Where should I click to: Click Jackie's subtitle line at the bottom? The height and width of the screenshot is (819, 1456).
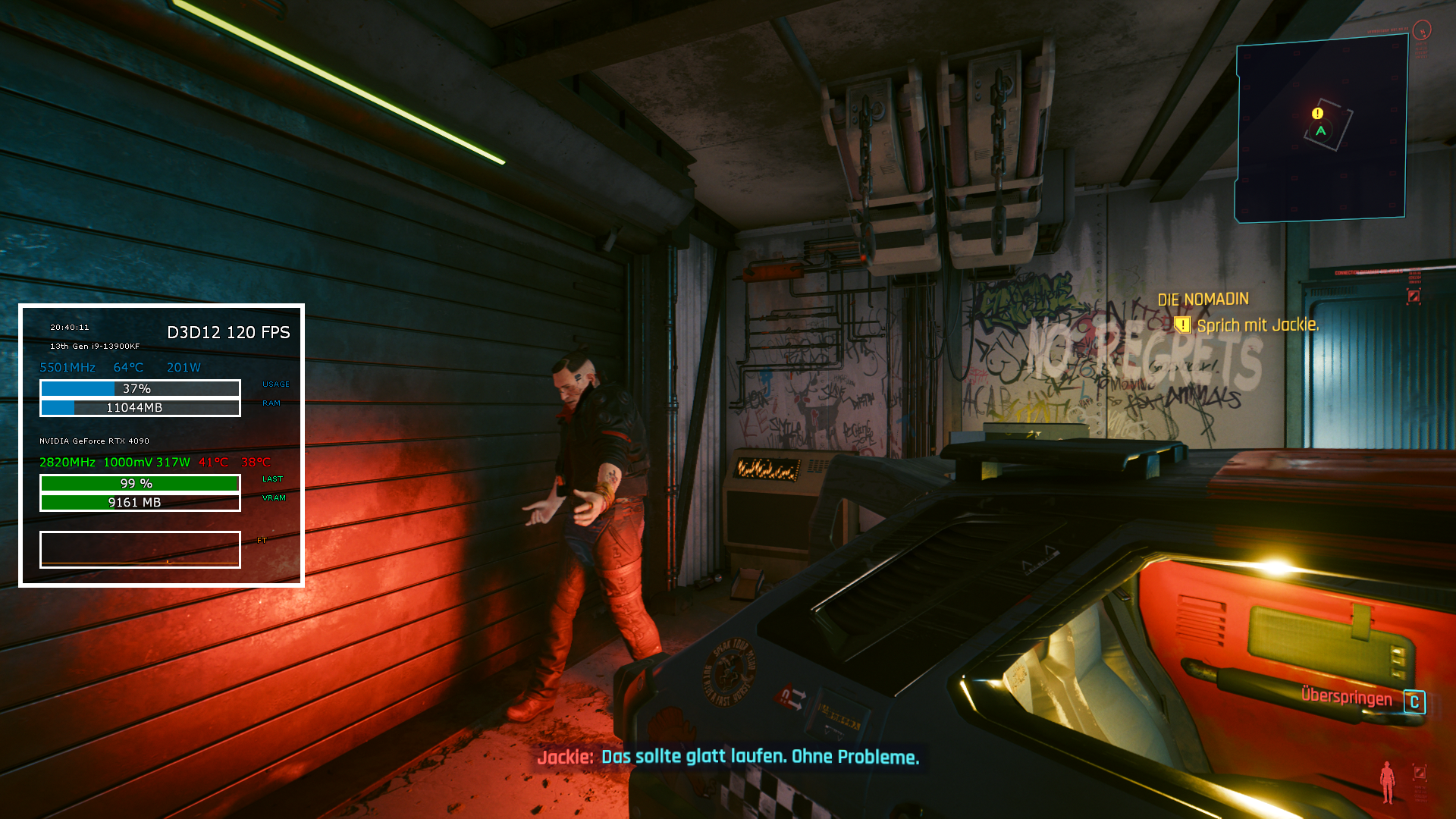click(x=730, y=757)
